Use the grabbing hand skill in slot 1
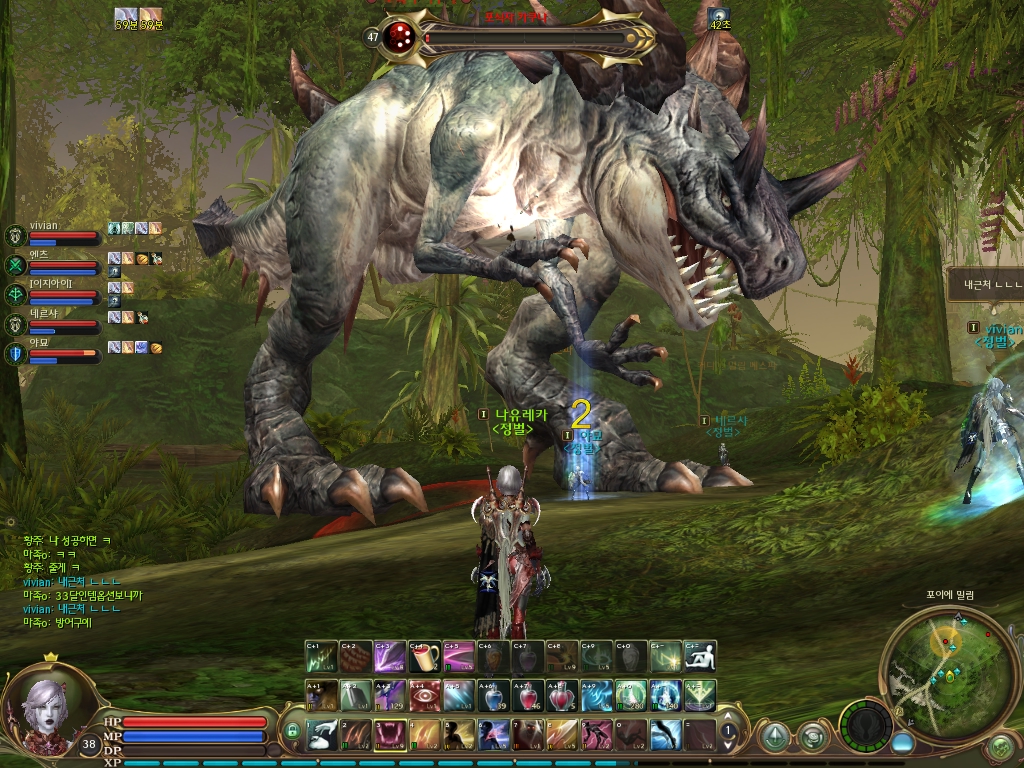This screenshot has height=768, width=1024. [321, 735]
